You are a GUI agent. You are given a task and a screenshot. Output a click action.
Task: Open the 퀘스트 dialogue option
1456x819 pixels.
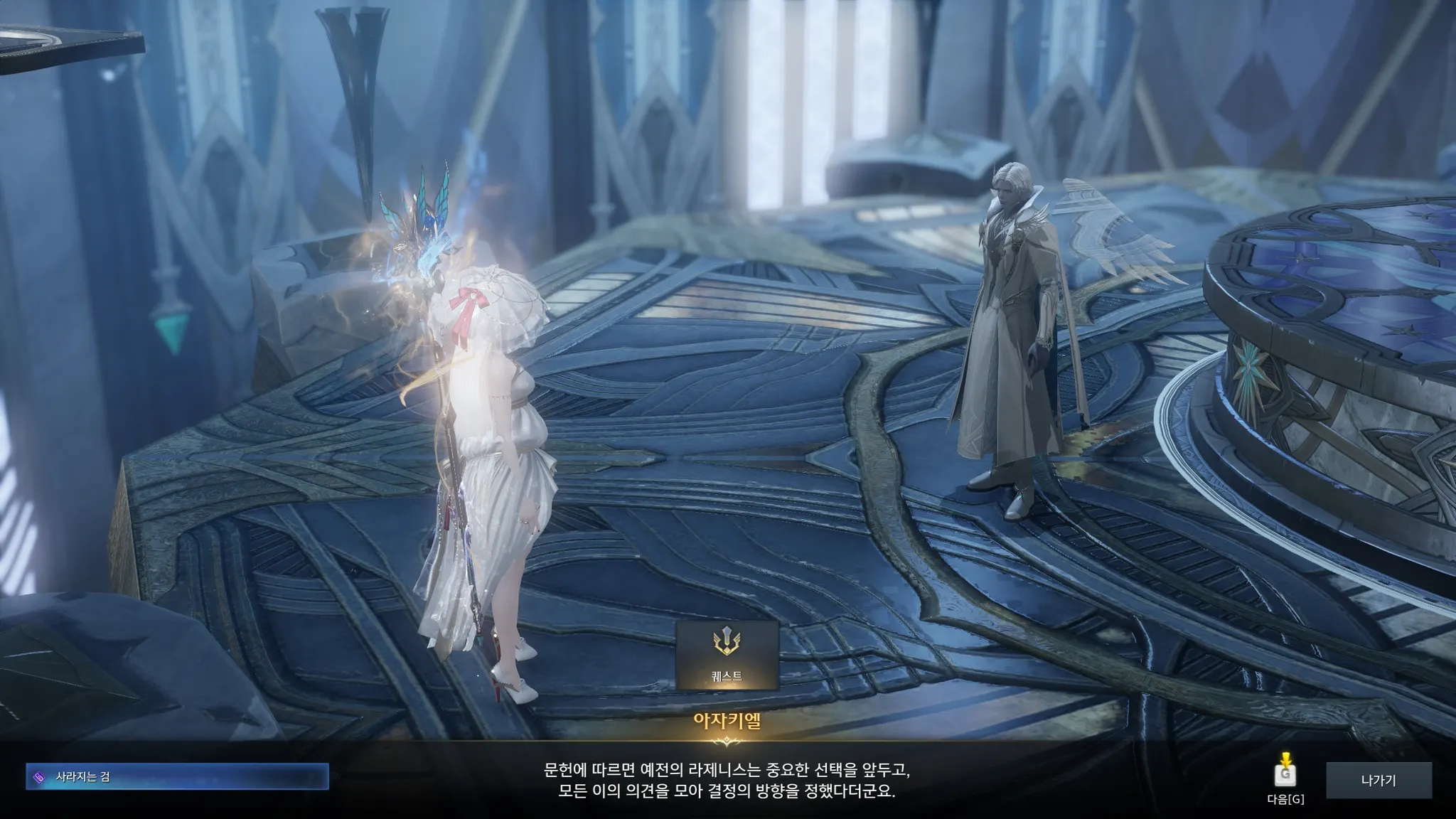(727, 655)
